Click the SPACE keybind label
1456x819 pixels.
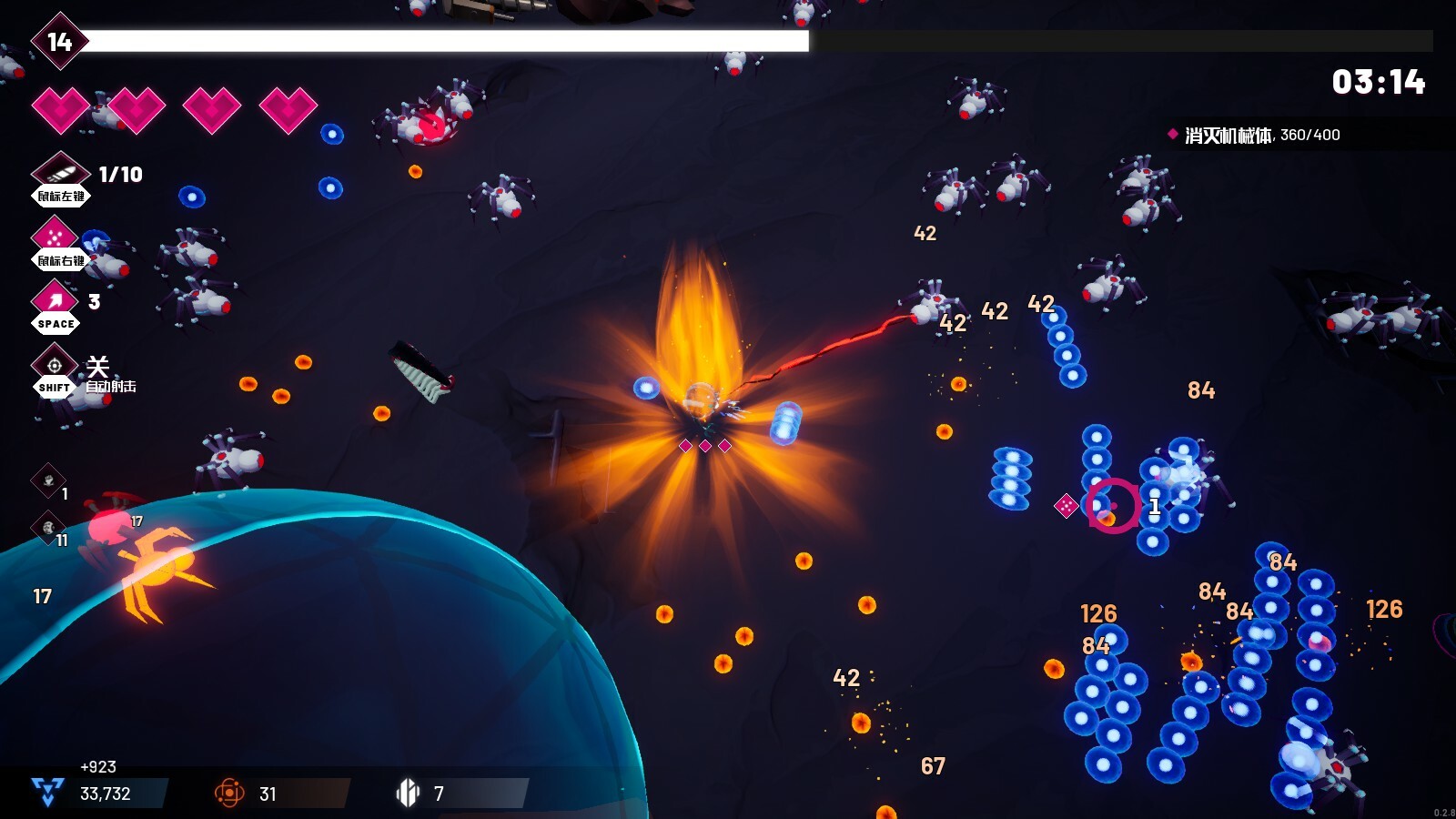tap(56, 323)
